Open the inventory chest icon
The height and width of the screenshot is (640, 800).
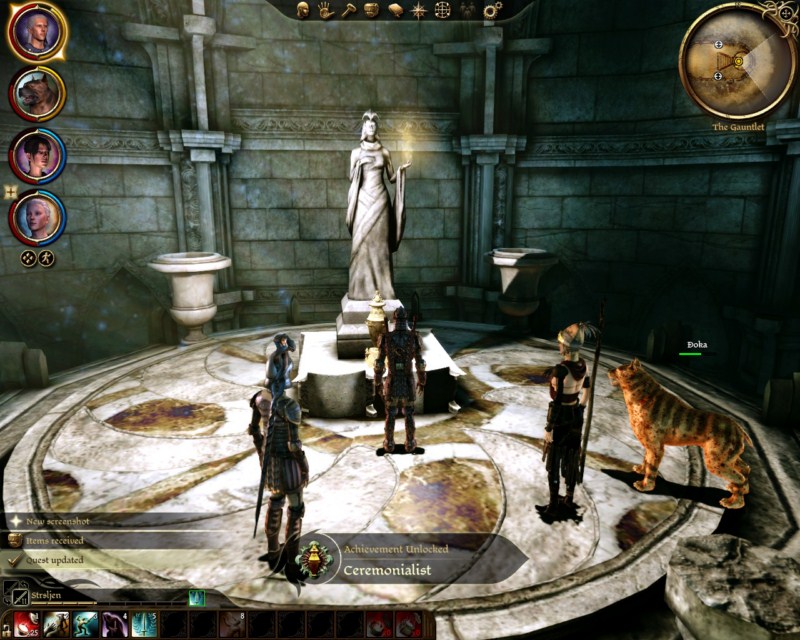click(x=371, y=10)
